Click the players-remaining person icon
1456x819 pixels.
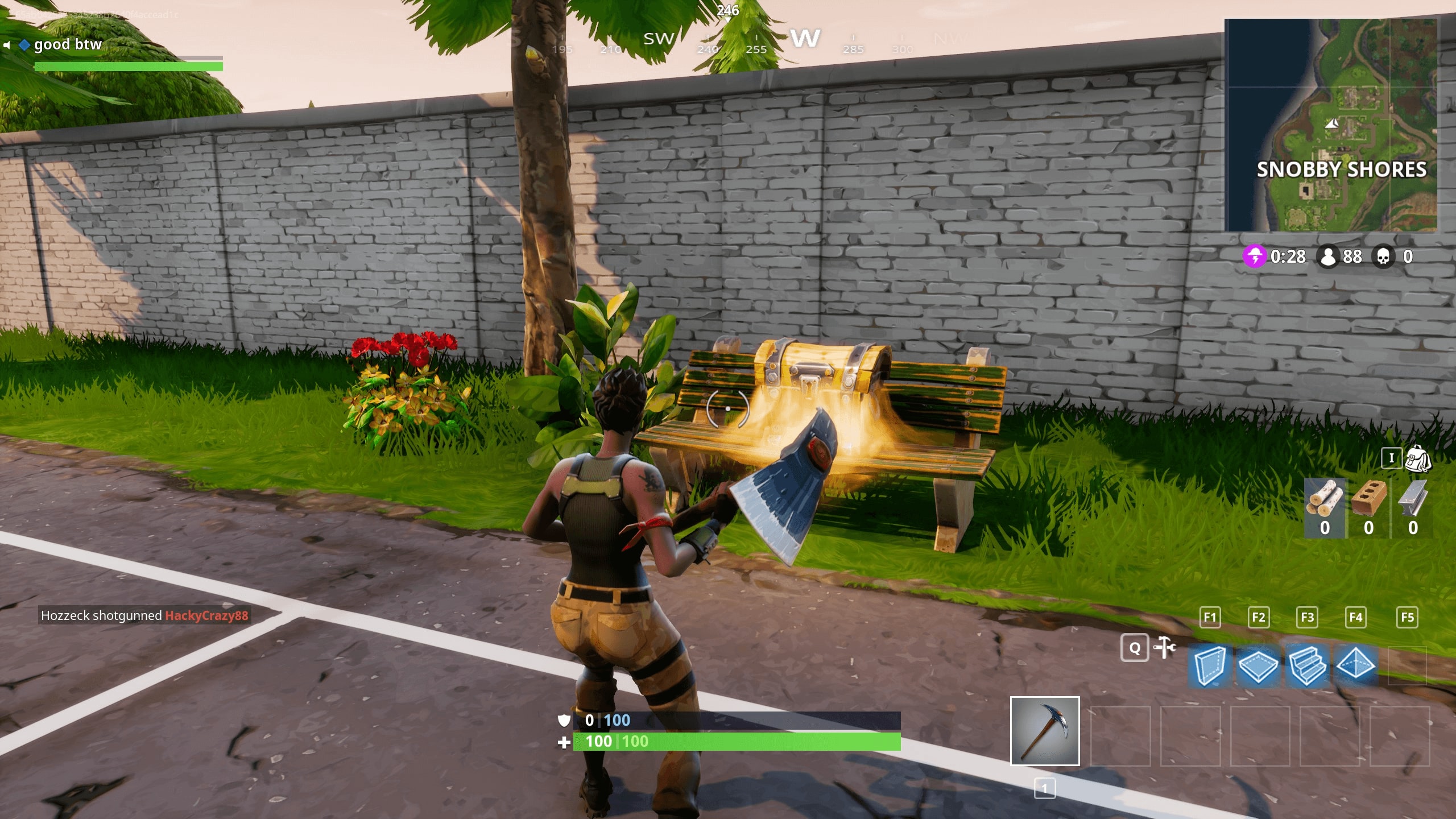point(1327,257)
